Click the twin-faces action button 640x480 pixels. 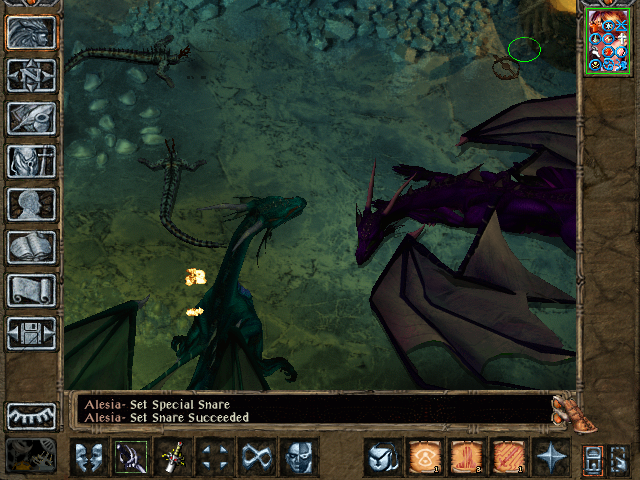[89, 458]
